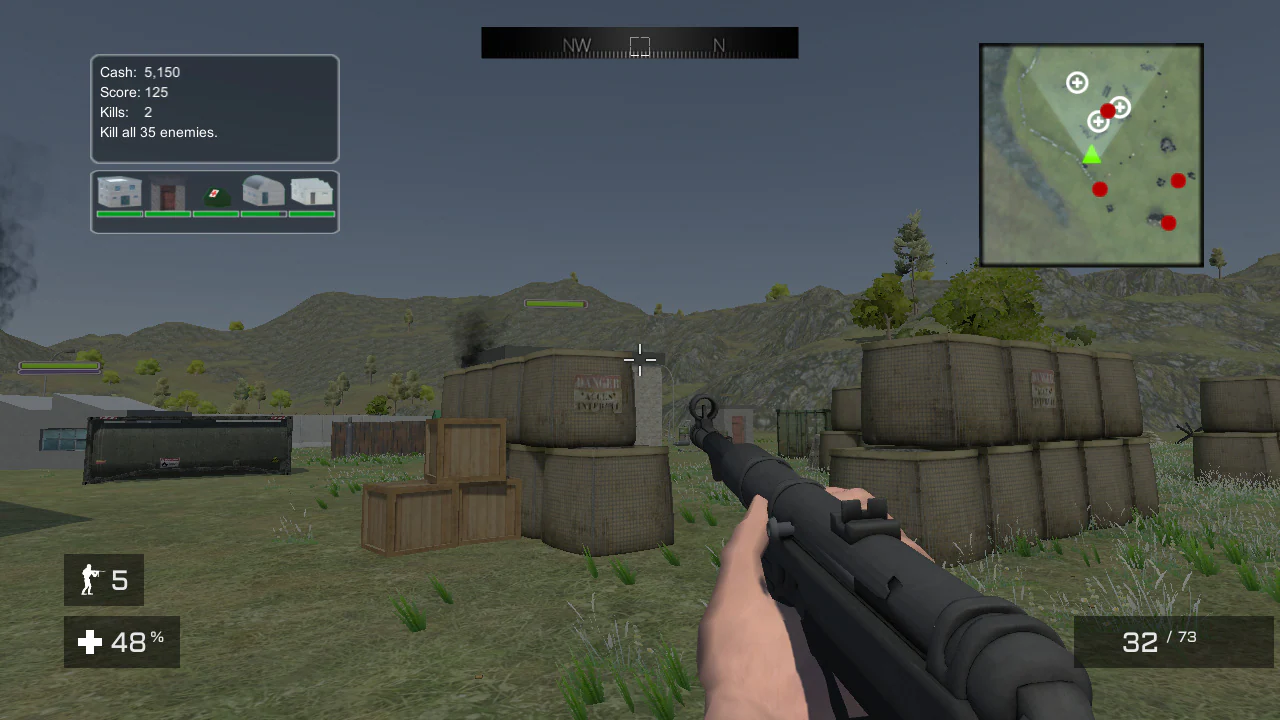
Task: Click the health cross icon
Action: click(90, 642)
